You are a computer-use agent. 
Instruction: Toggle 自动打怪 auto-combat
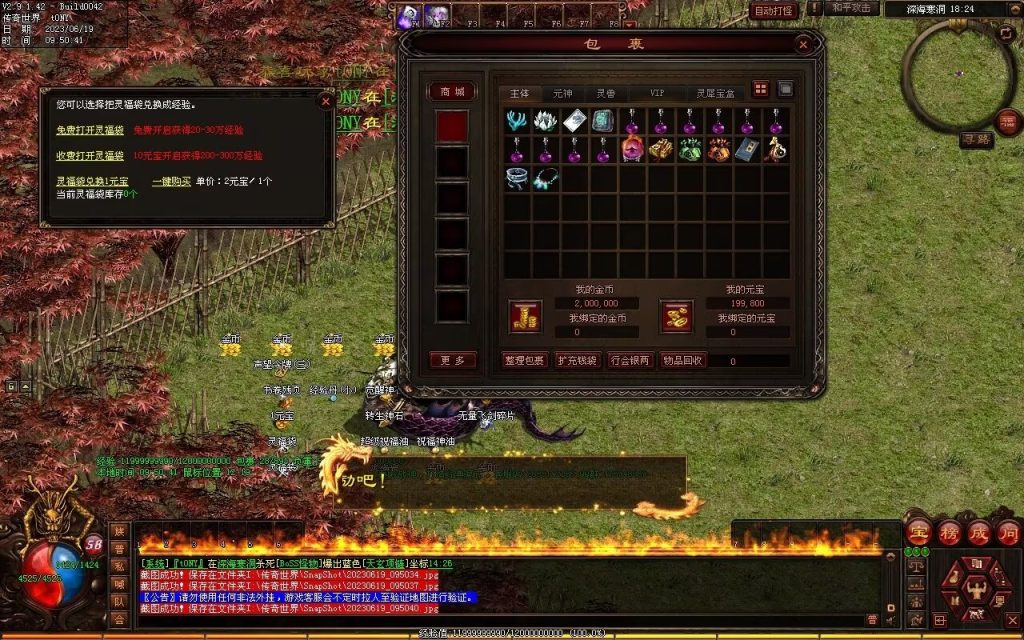coord(774,11)
